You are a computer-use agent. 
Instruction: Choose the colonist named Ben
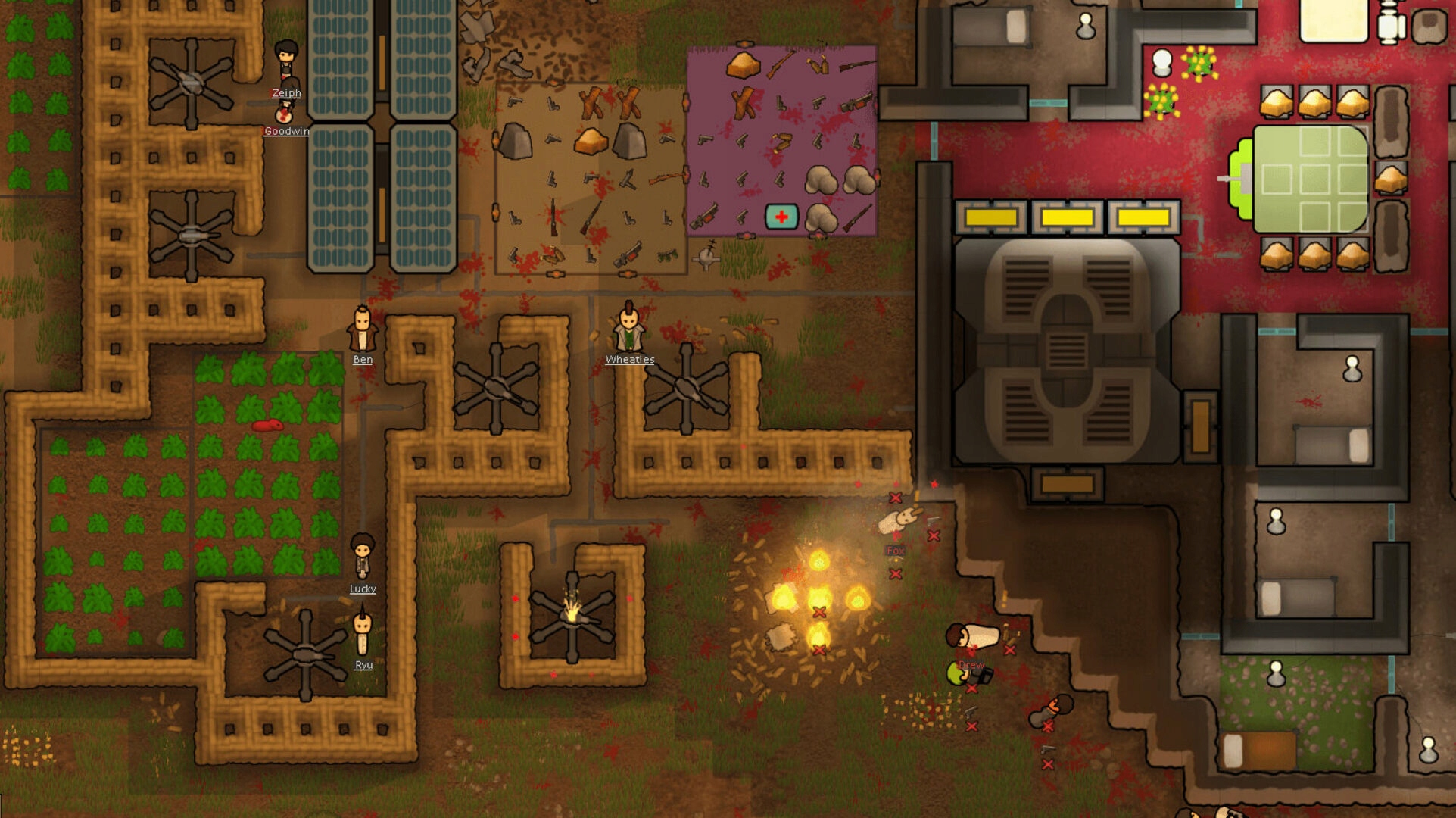pyautogui.click(x=362, y=329)
